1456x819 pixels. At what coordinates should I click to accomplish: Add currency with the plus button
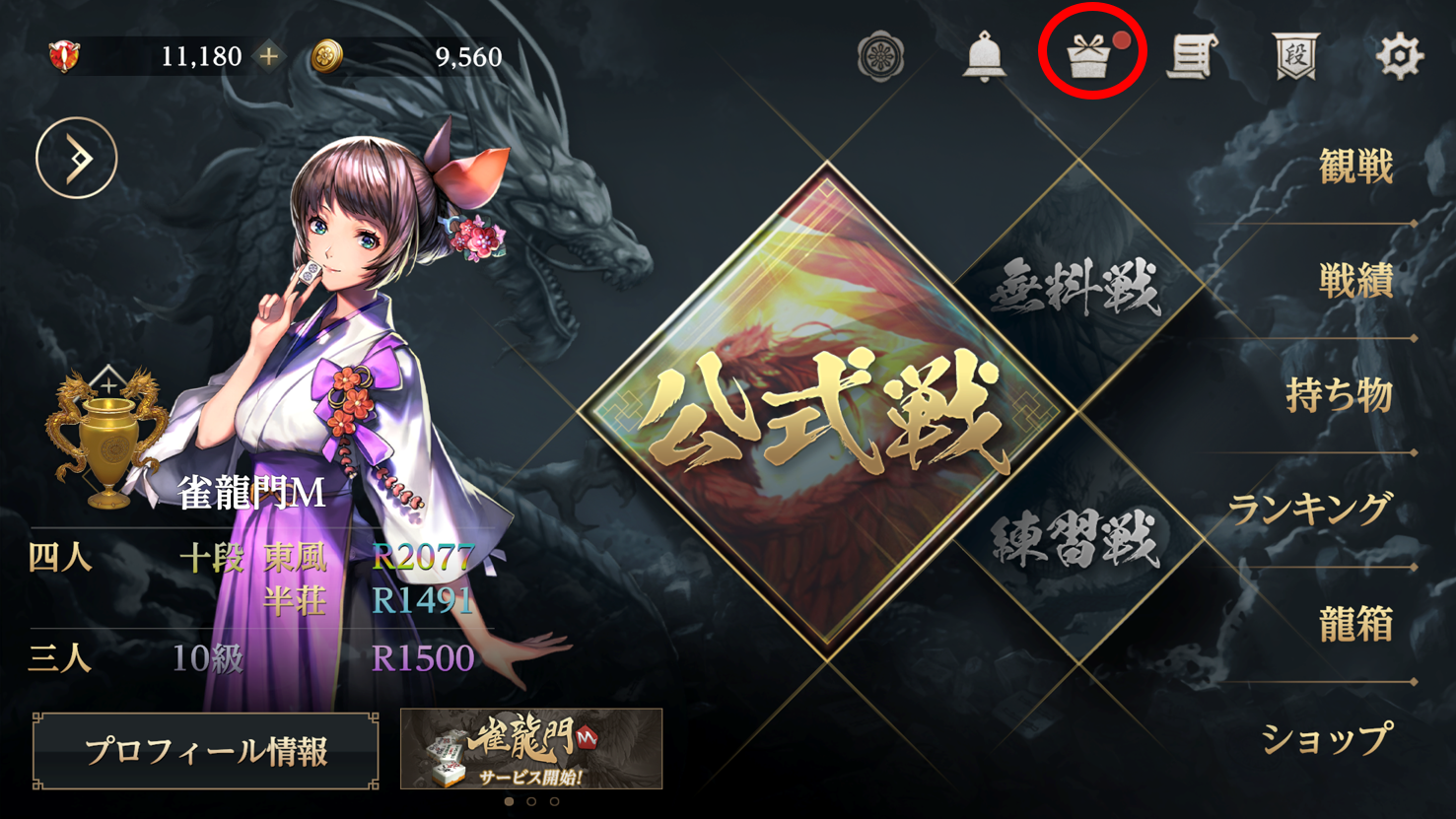(268, 56)
